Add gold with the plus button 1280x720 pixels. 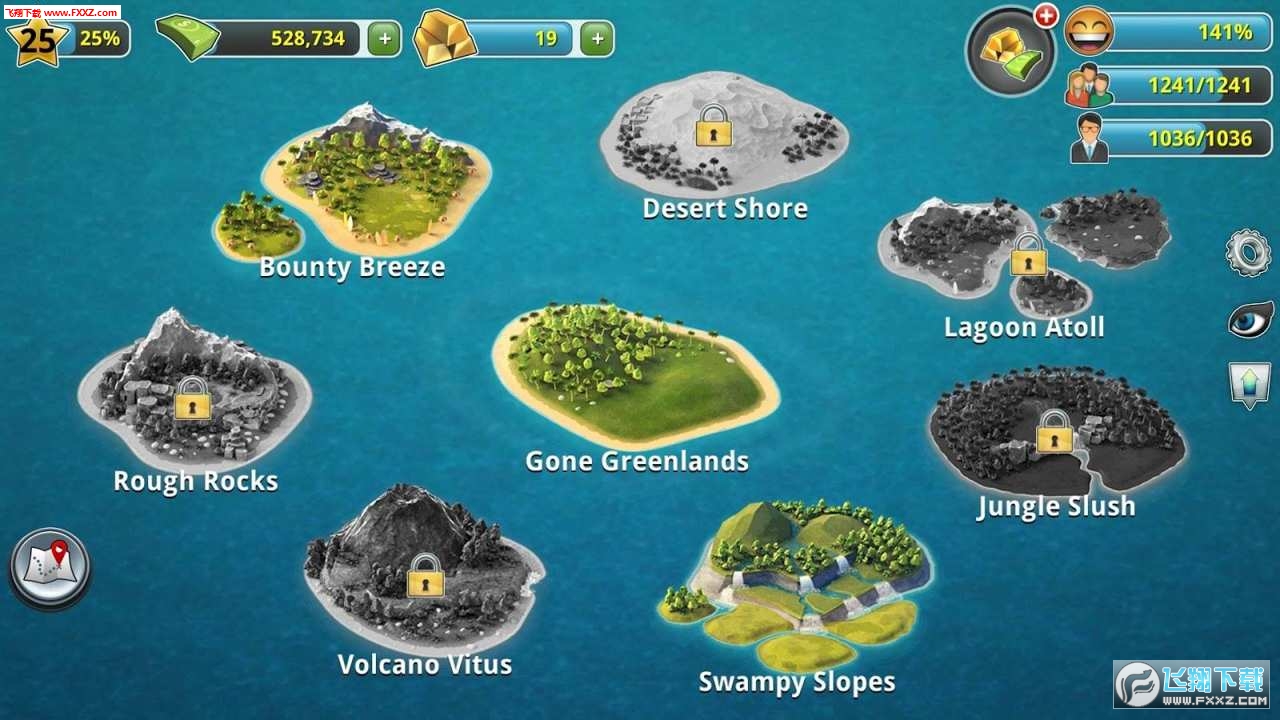(596, 39)
